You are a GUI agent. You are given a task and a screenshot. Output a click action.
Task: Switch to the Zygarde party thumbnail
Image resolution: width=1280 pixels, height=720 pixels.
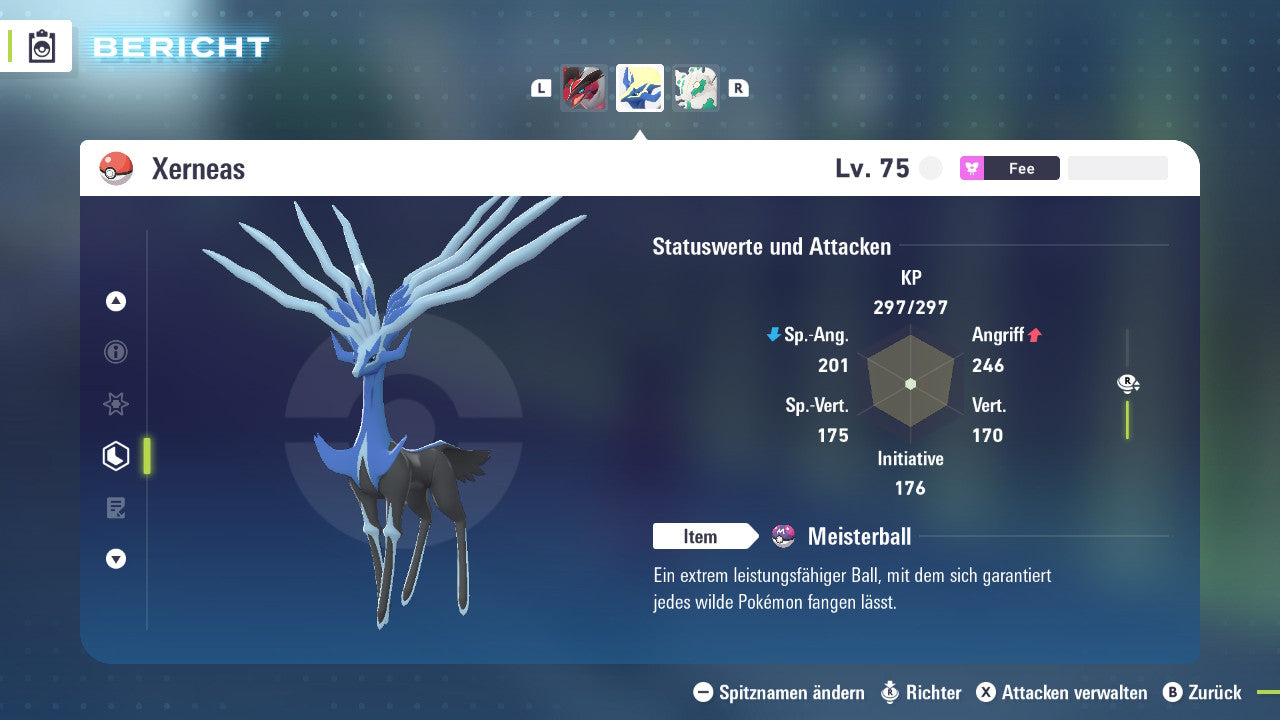point(695,88)
